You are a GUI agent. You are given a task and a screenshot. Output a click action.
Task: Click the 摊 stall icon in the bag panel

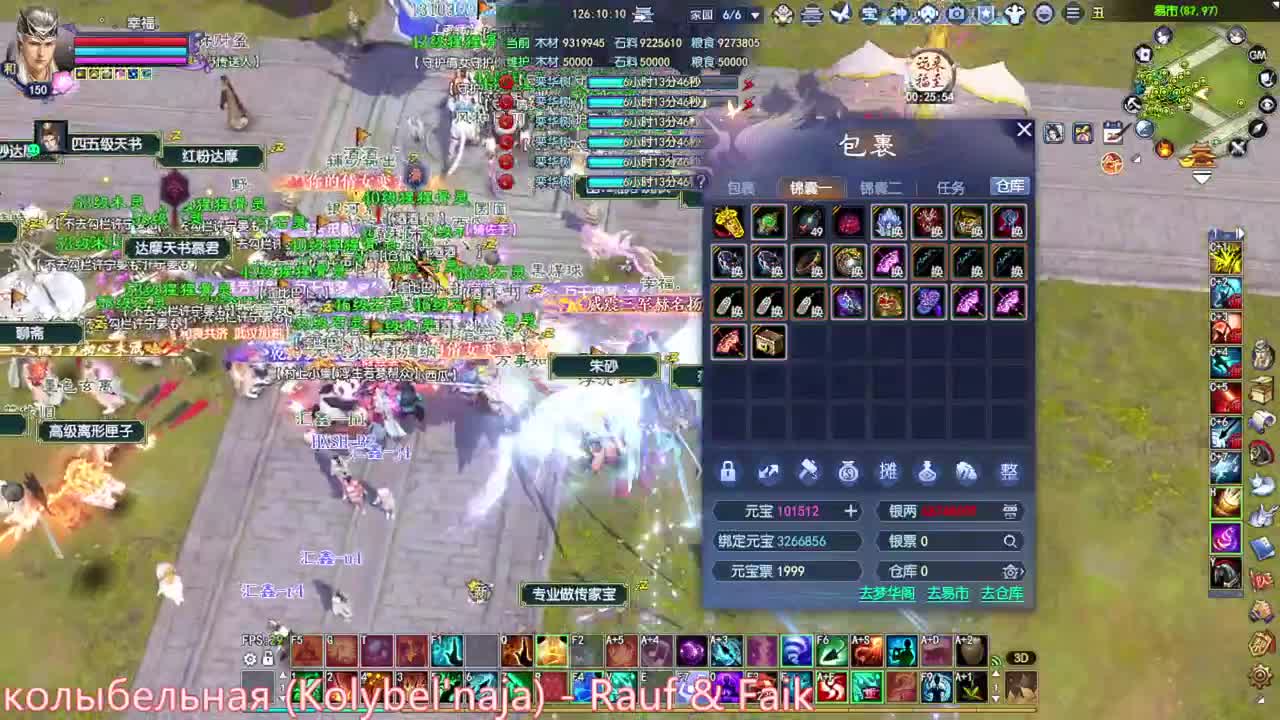click(x=889, y=472)
